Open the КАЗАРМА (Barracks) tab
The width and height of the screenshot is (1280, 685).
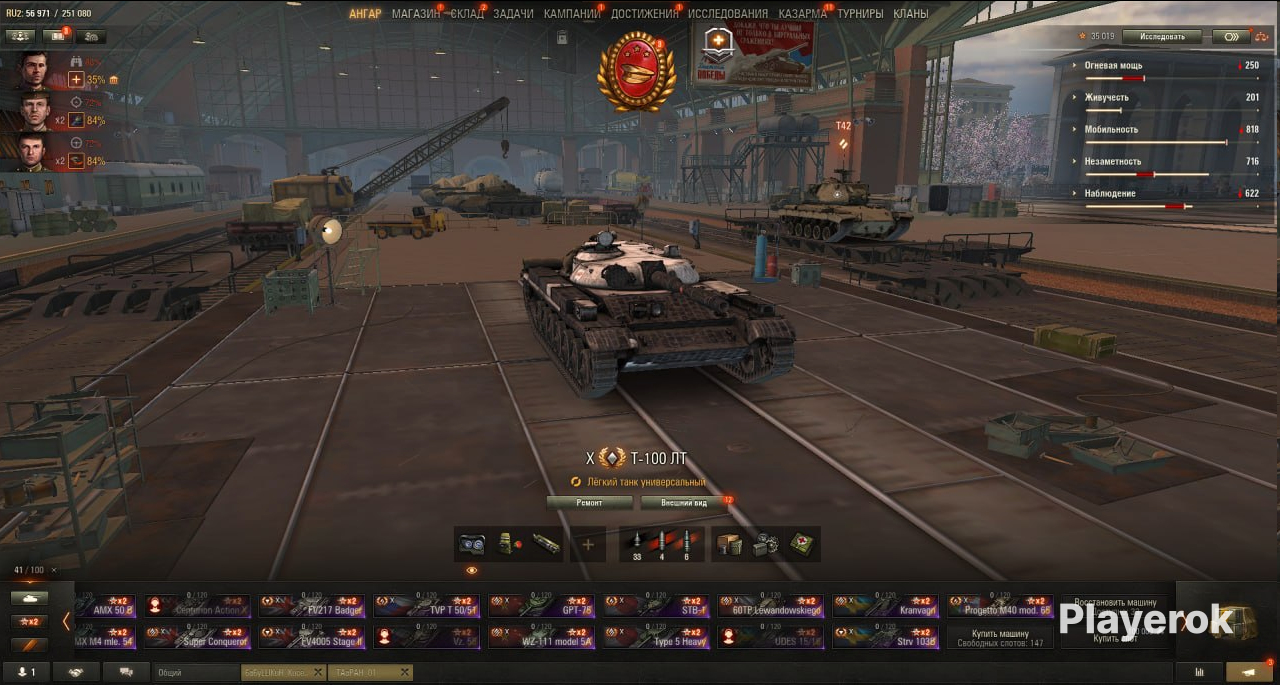802,14
